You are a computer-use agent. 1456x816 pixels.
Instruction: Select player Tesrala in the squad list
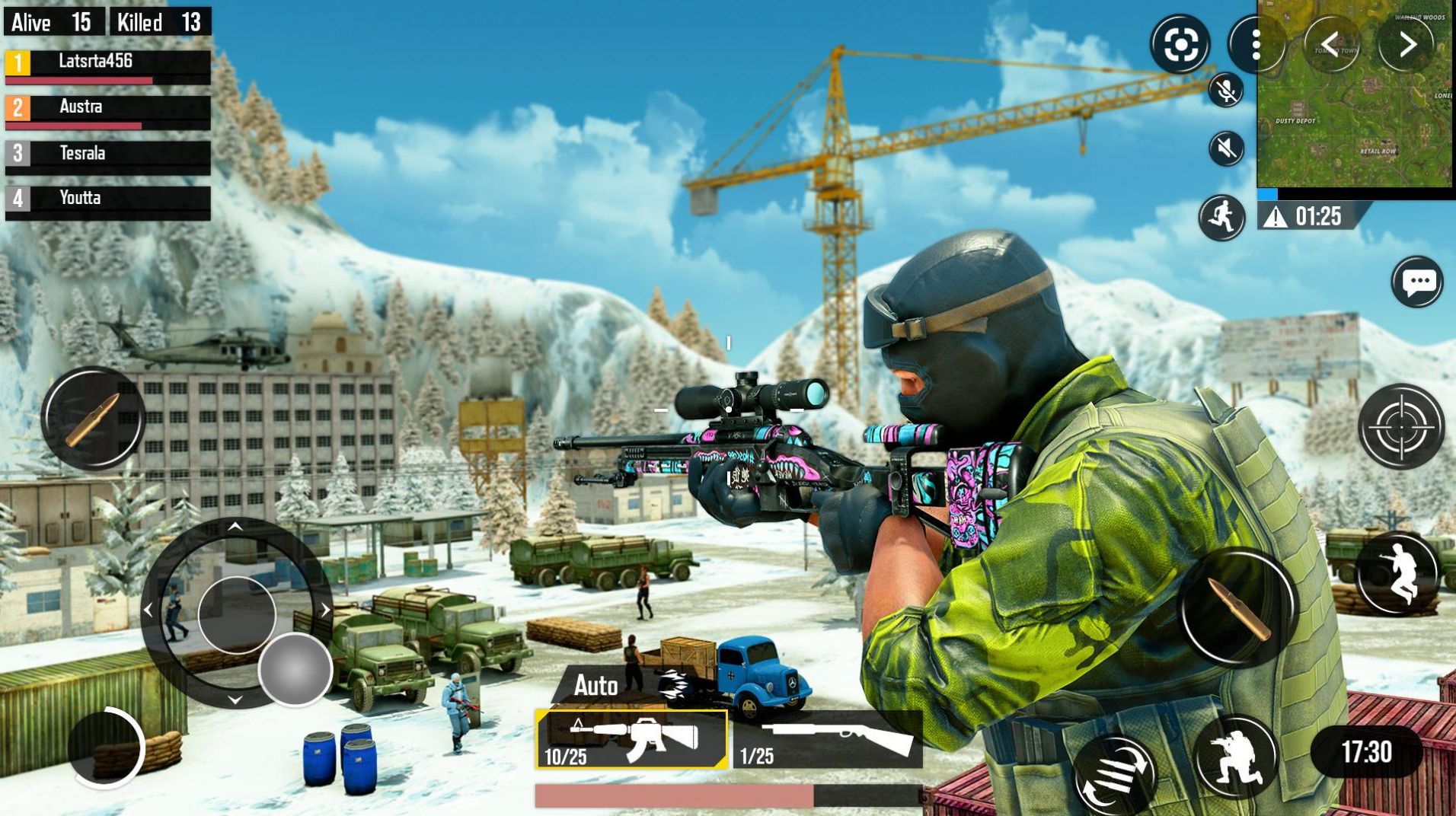[x=107, y=157]
